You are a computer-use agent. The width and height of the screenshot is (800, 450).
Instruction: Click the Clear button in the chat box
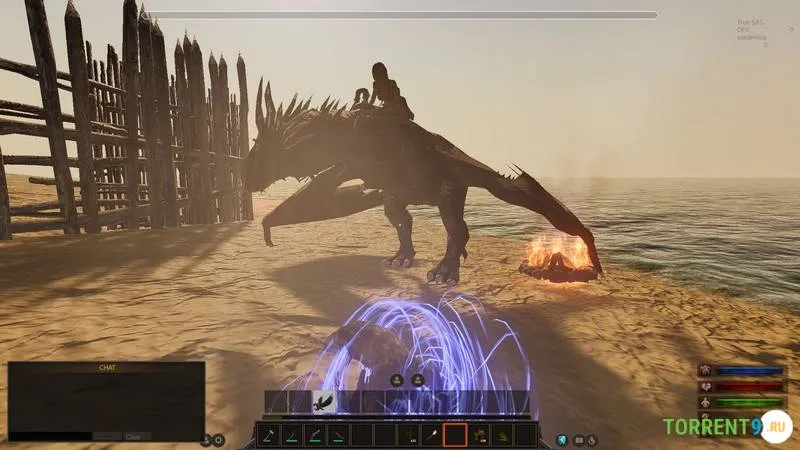pyautogui.click(x=134, y=436)
